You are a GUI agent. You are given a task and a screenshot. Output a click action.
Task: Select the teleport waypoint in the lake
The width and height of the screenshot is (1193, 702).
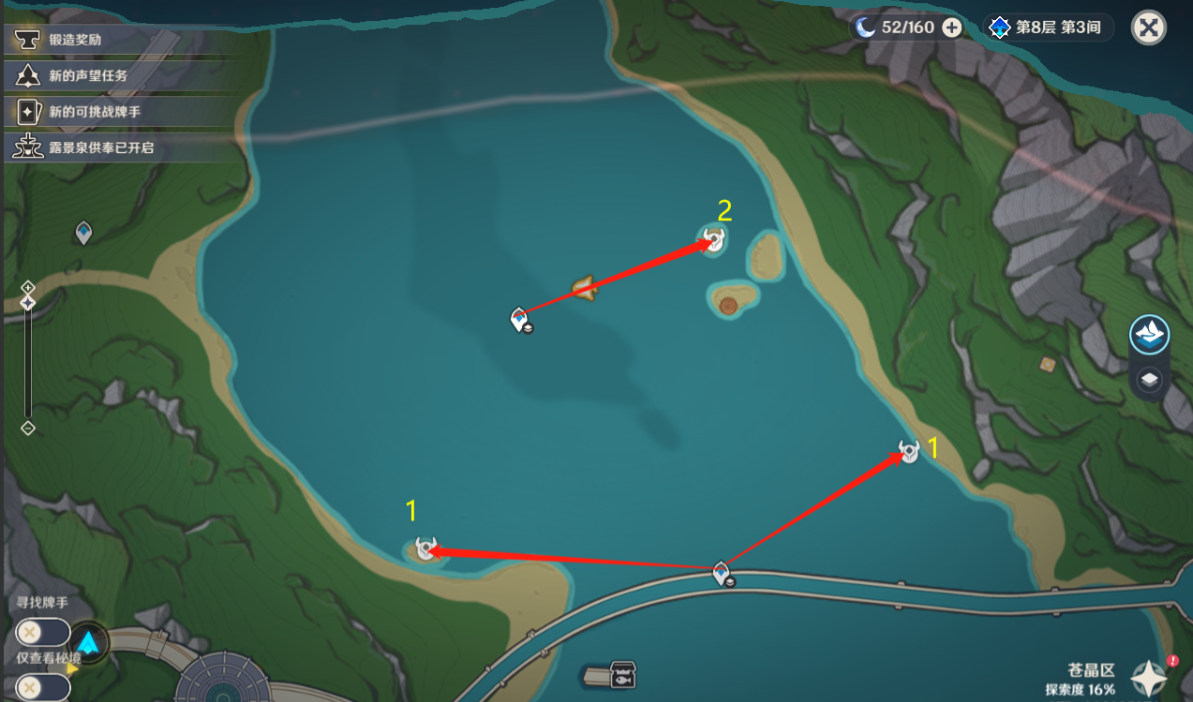pyautogui.click(x=519, y=319)
